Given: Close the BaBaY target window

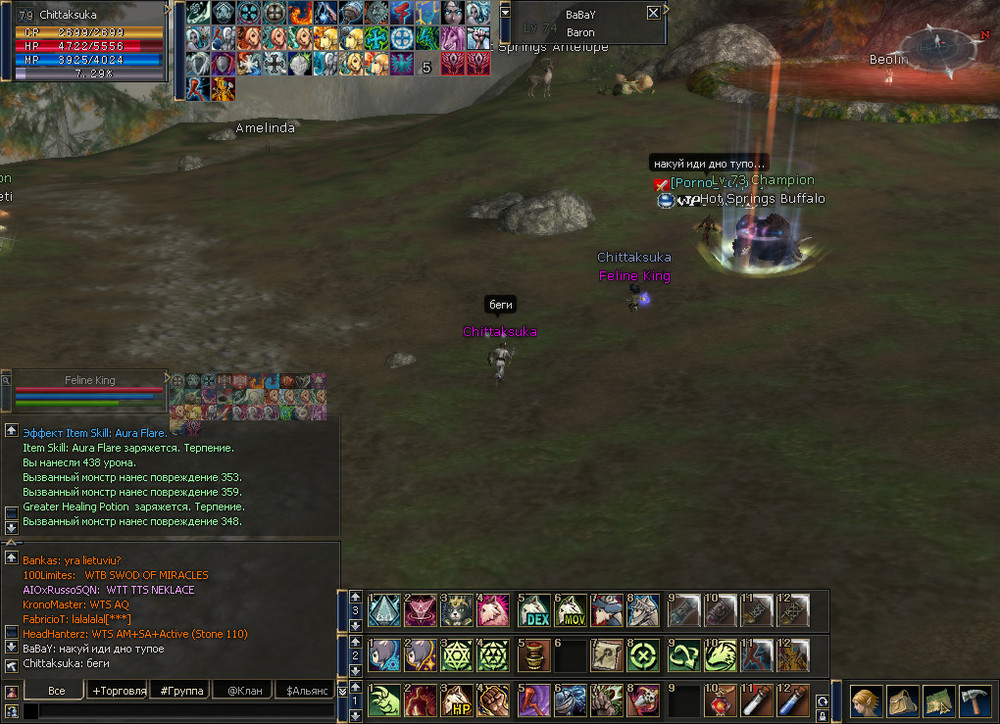Looking at the screenshot, I should [x=653, y=13].
